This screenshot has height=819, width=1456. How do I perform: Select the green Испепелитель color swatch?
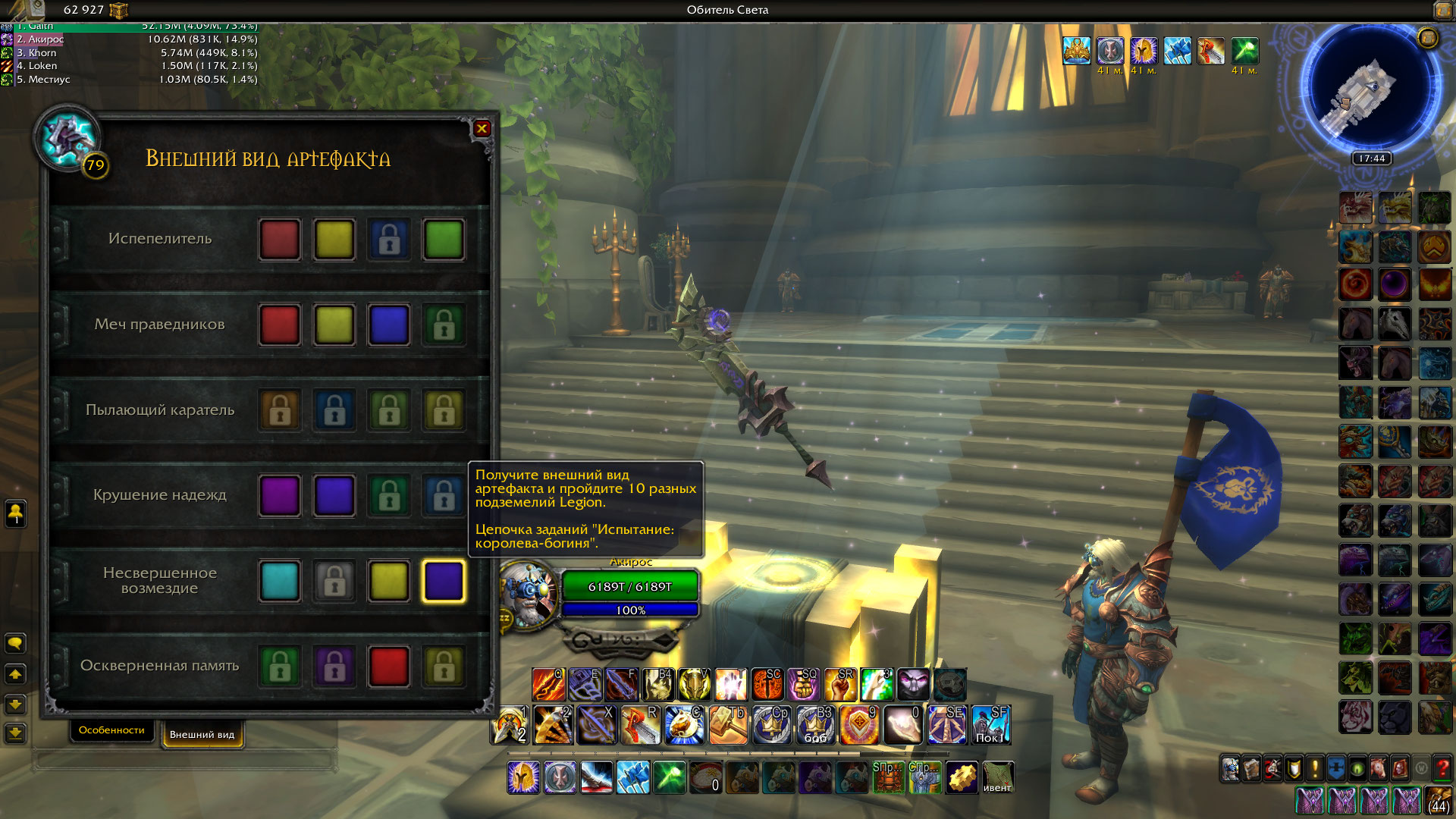click(444, 240)
